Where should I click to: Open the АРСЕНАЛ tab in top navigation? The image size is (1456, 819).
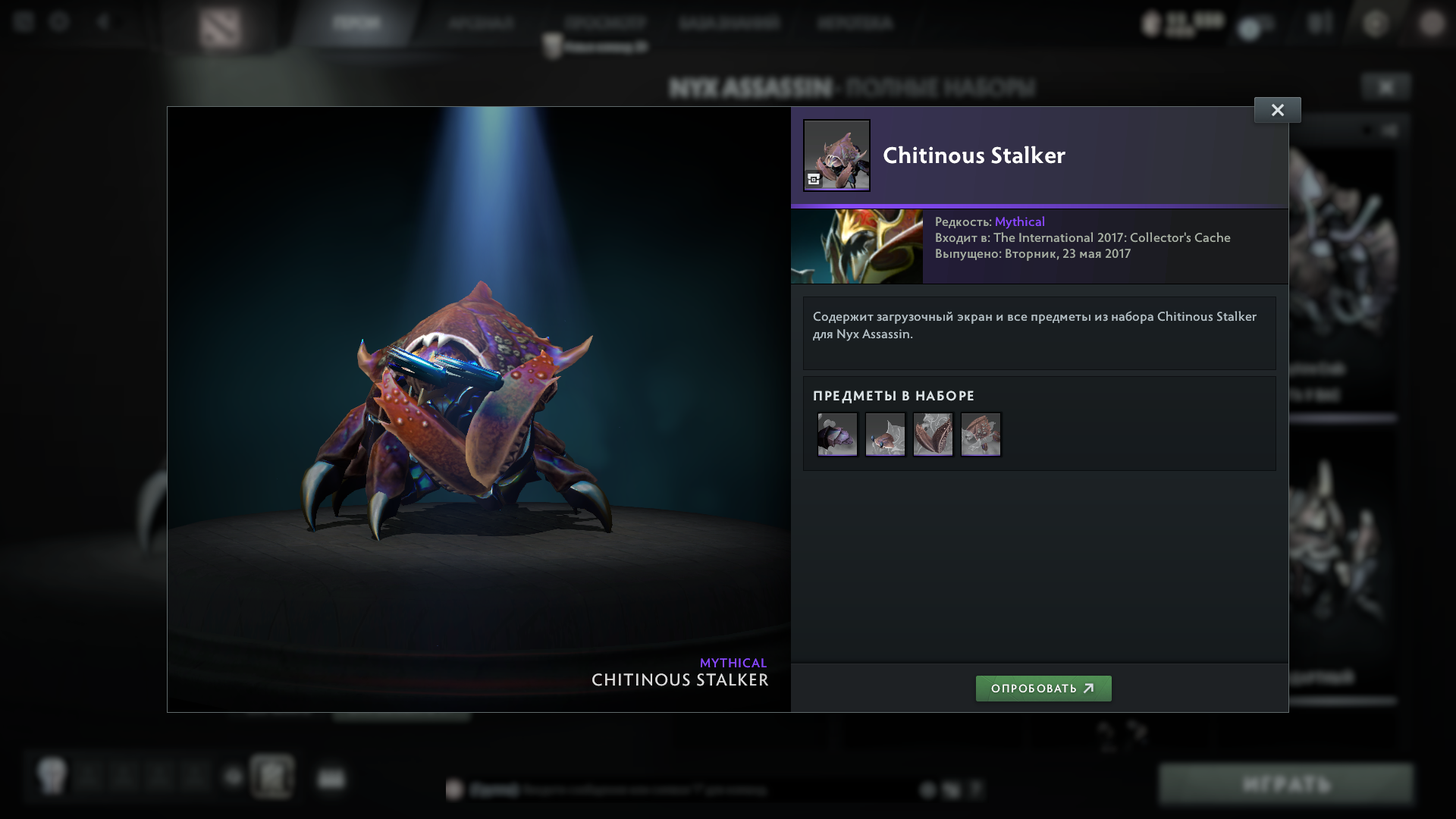tap(480, 24)
